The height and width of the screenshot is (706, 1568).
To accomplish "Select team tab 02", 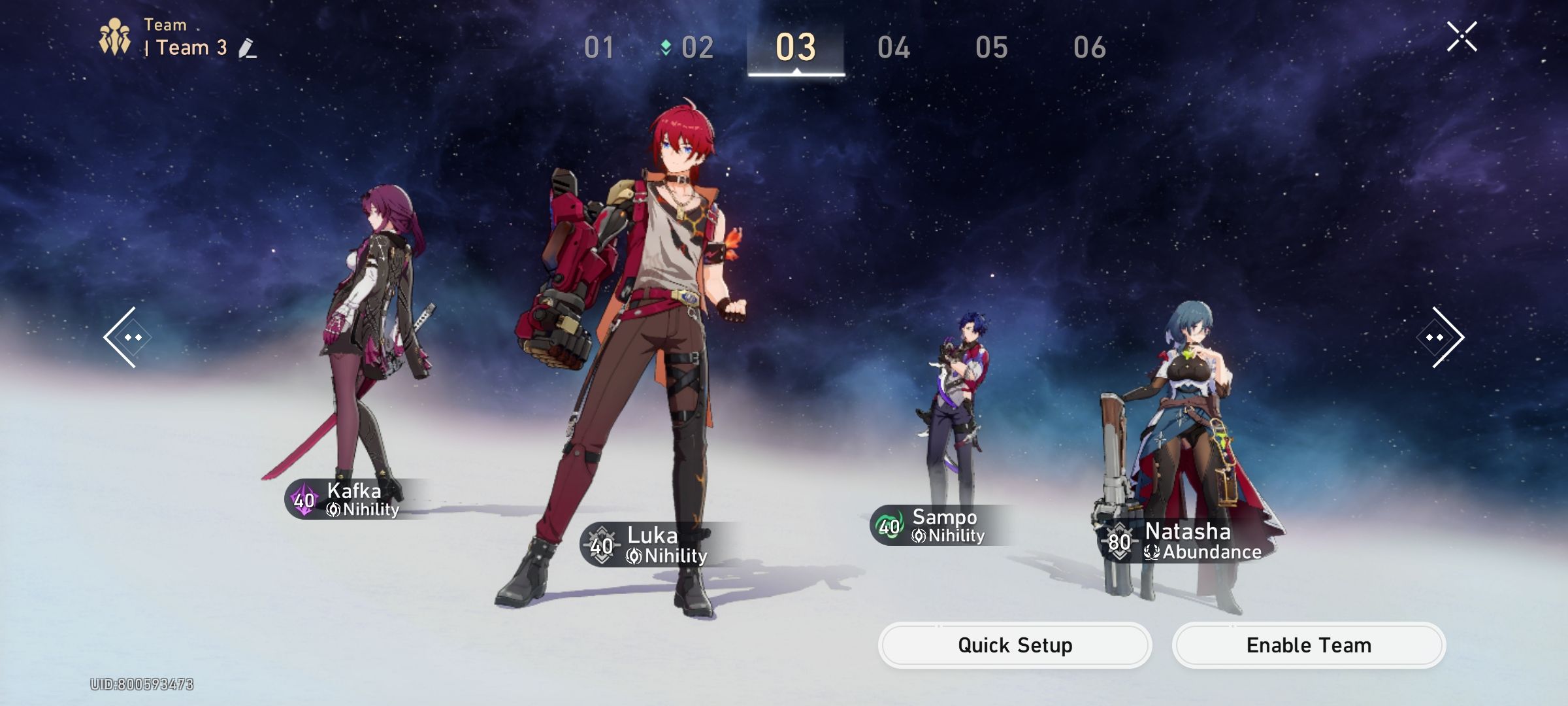I will coord(696,48).
